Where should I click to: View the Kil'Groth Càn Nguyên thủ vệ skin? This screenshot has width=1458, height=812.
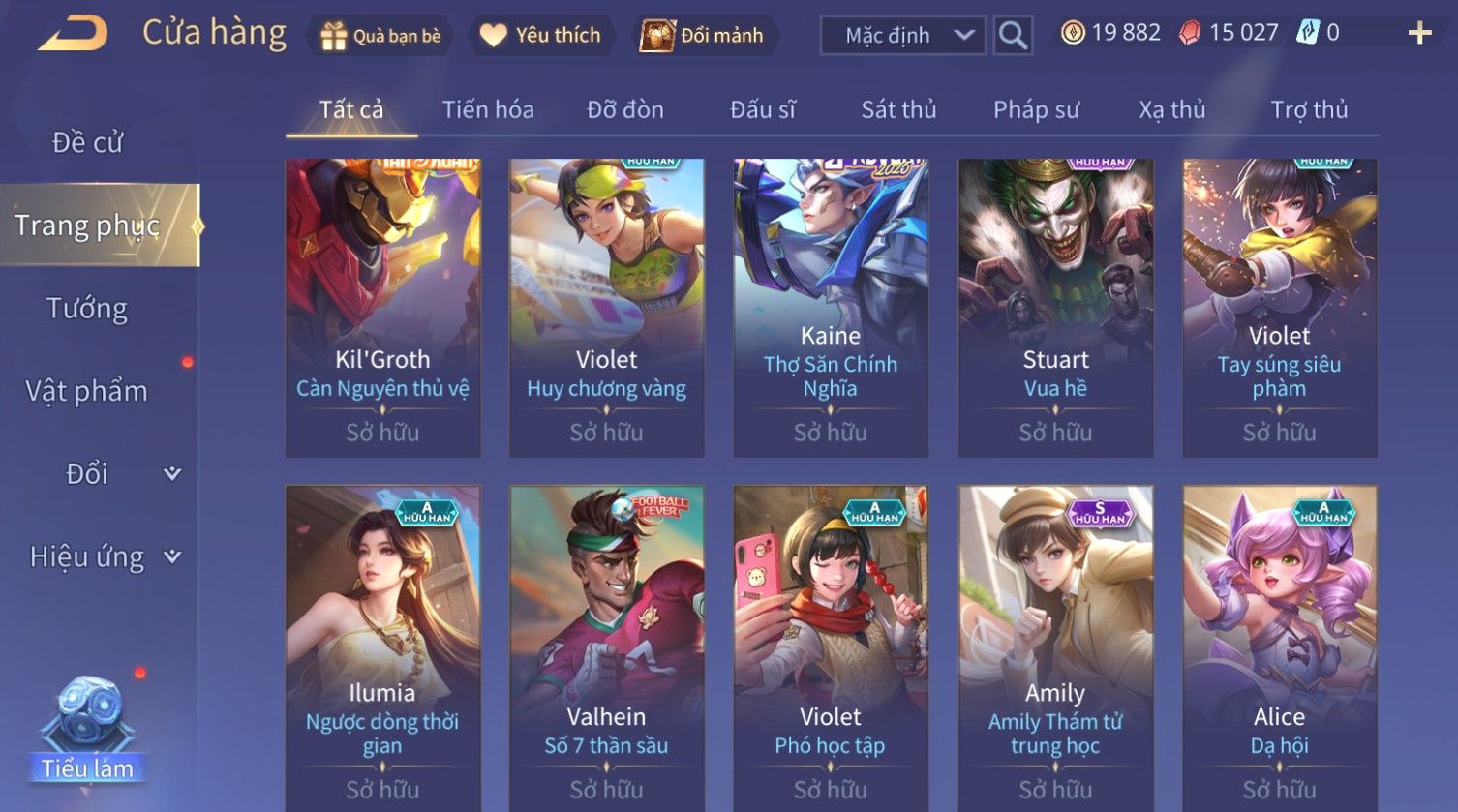click(x=382, y=308)
